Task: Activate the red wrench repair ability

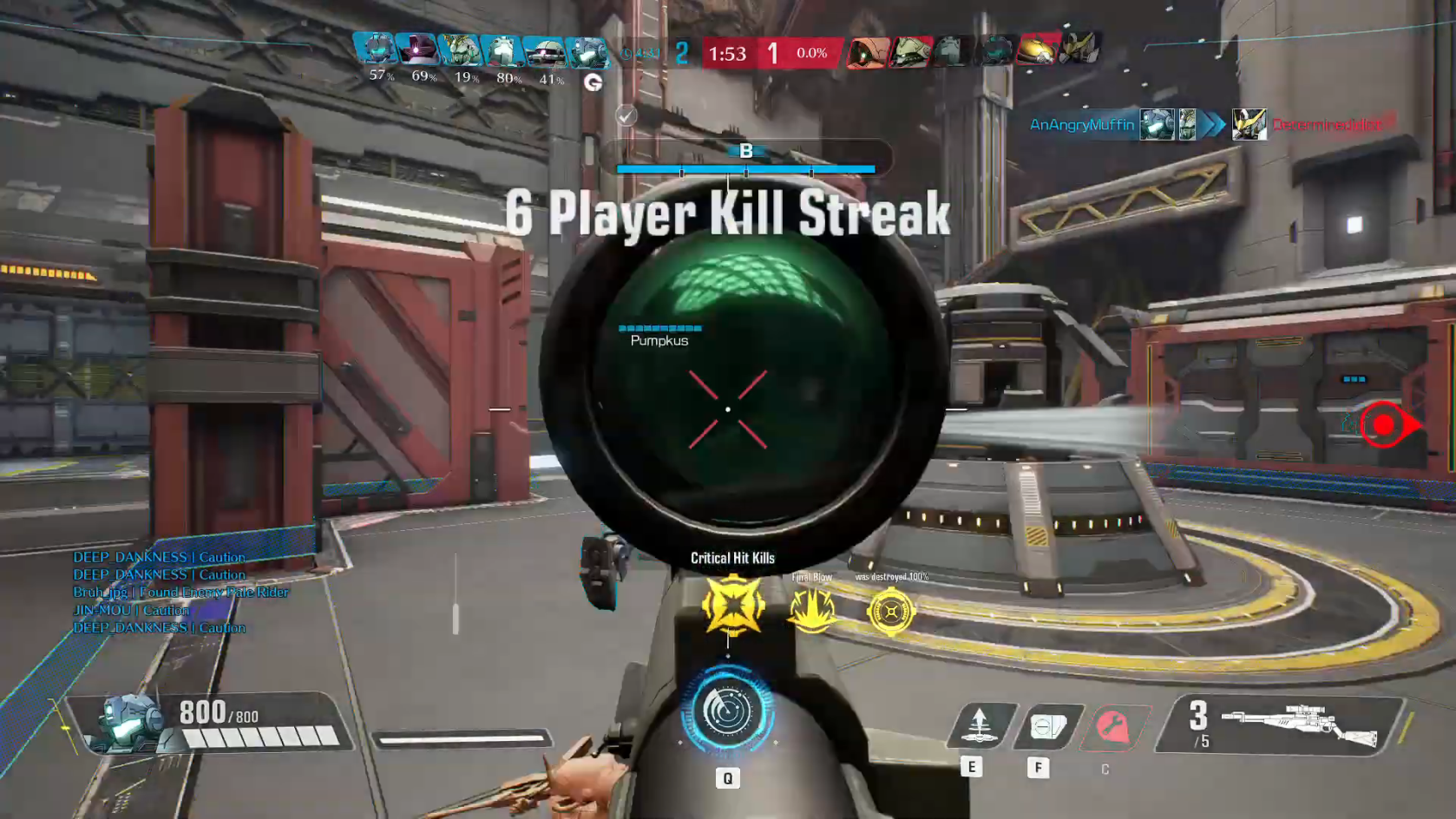Action: click(1112, 727)
